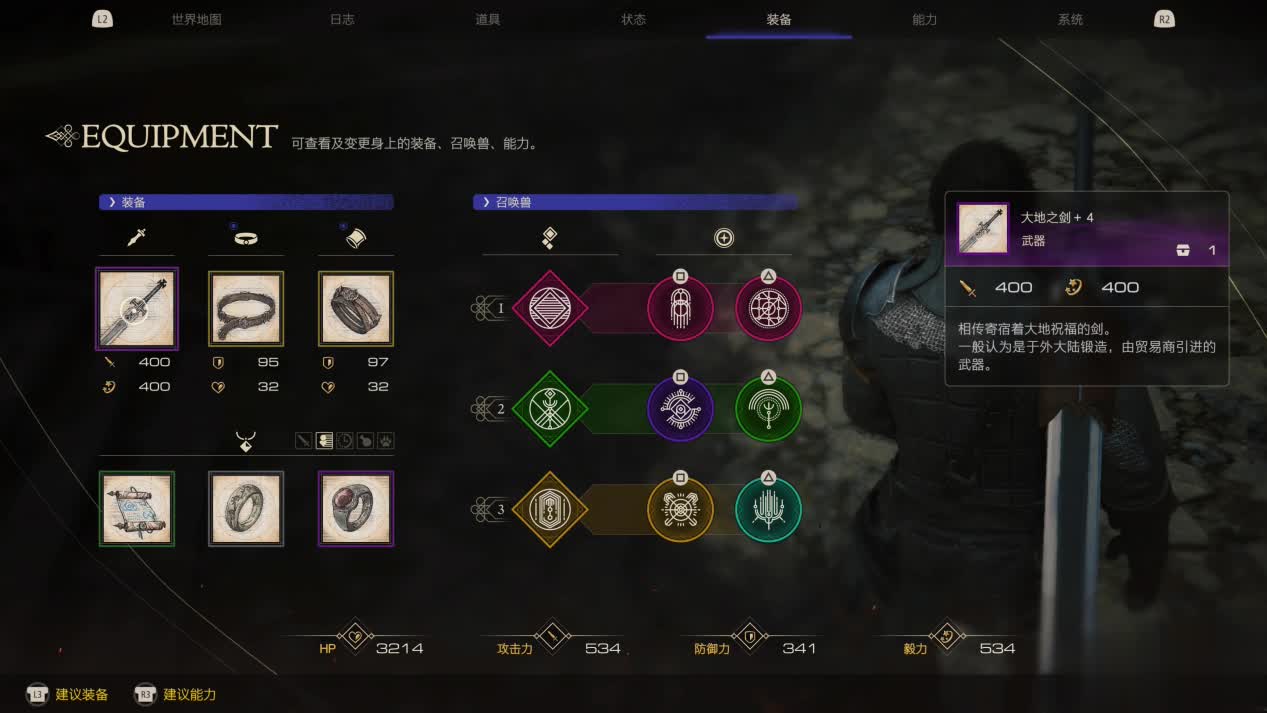This screenshot has width=1267, height=713.
Task: Select the yellow diamond eikon slot 3
Action: 550,510
